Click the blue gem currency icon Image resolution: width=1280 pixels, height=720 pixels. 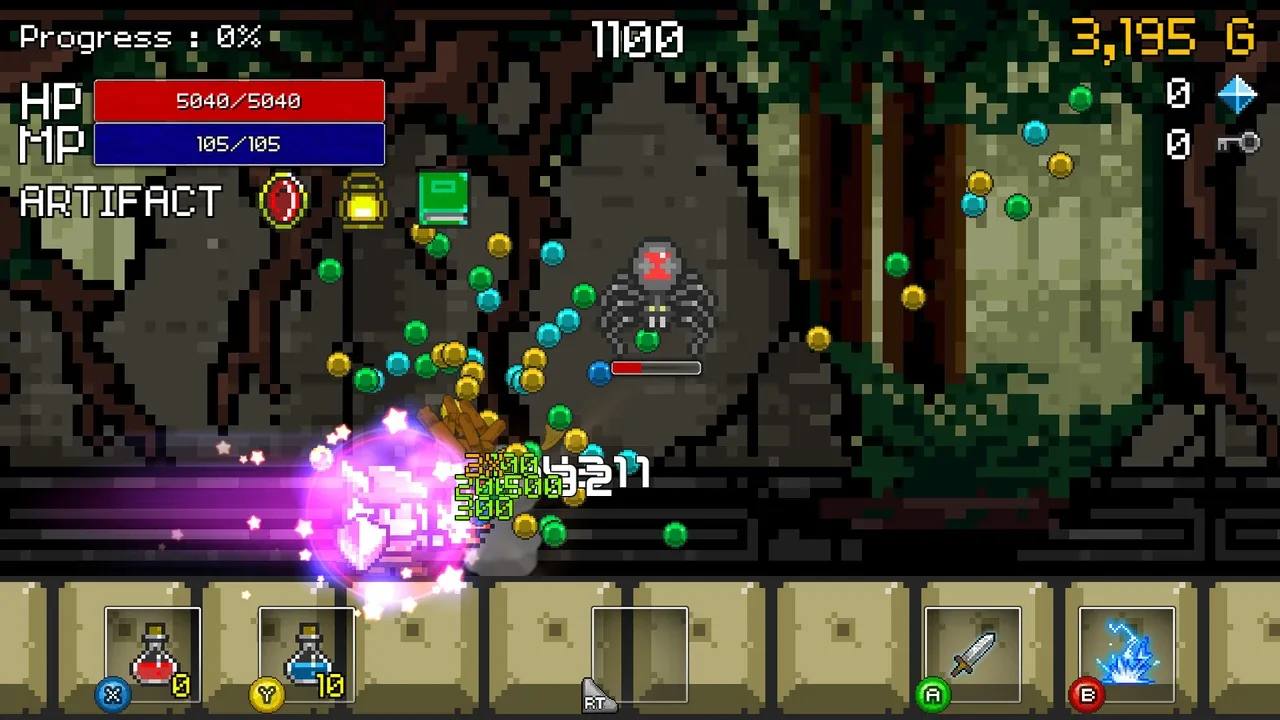pos(1237,95)
